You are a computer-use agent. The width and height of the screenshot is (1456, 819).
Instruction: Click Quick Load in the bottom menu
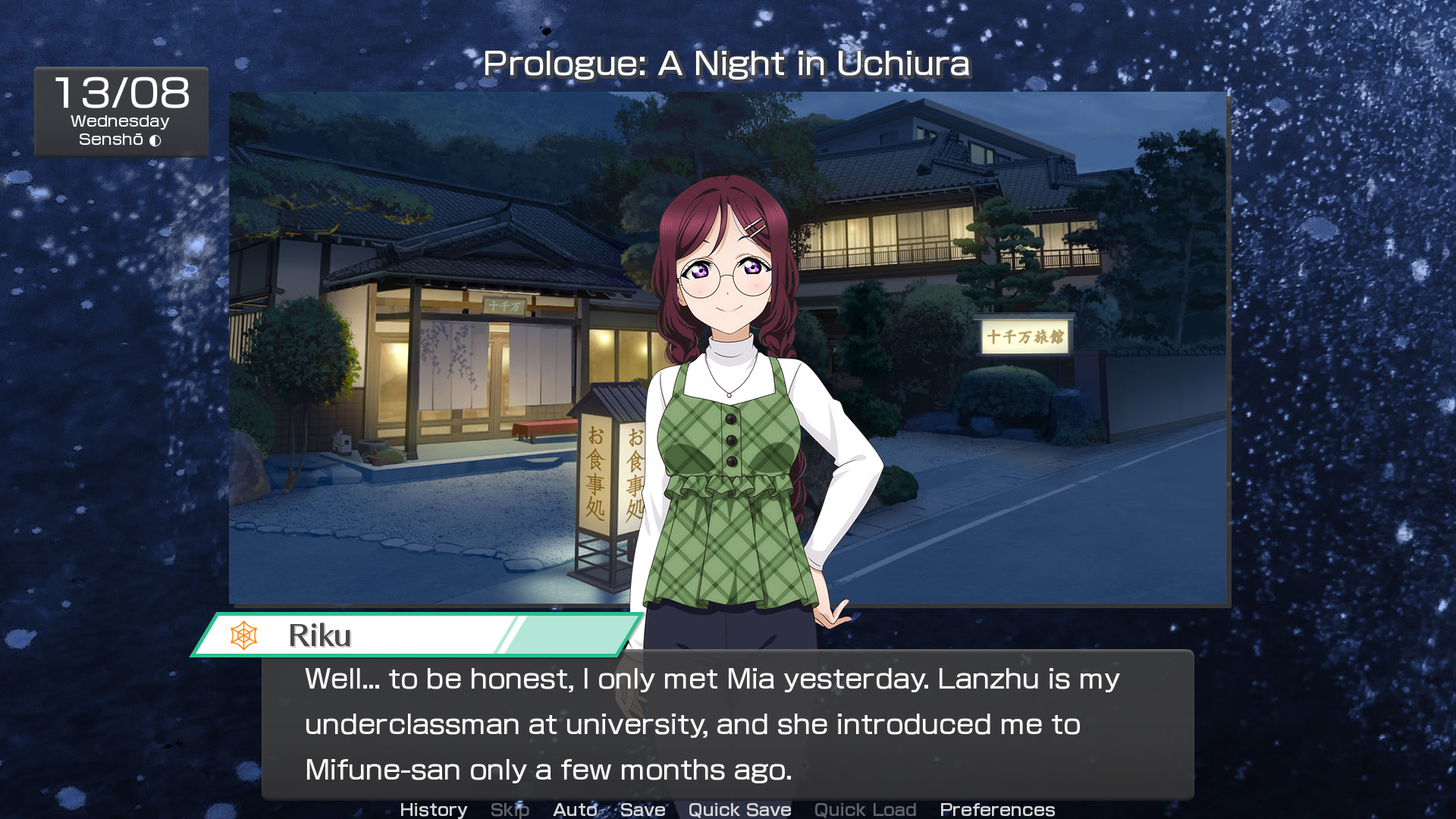[x=865, y=809]
